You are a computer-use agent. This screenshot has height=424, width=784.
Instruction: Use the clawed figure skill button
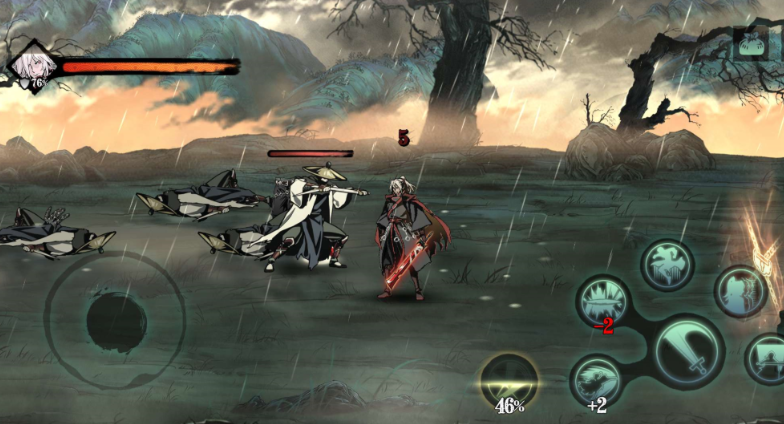(740, 290)
